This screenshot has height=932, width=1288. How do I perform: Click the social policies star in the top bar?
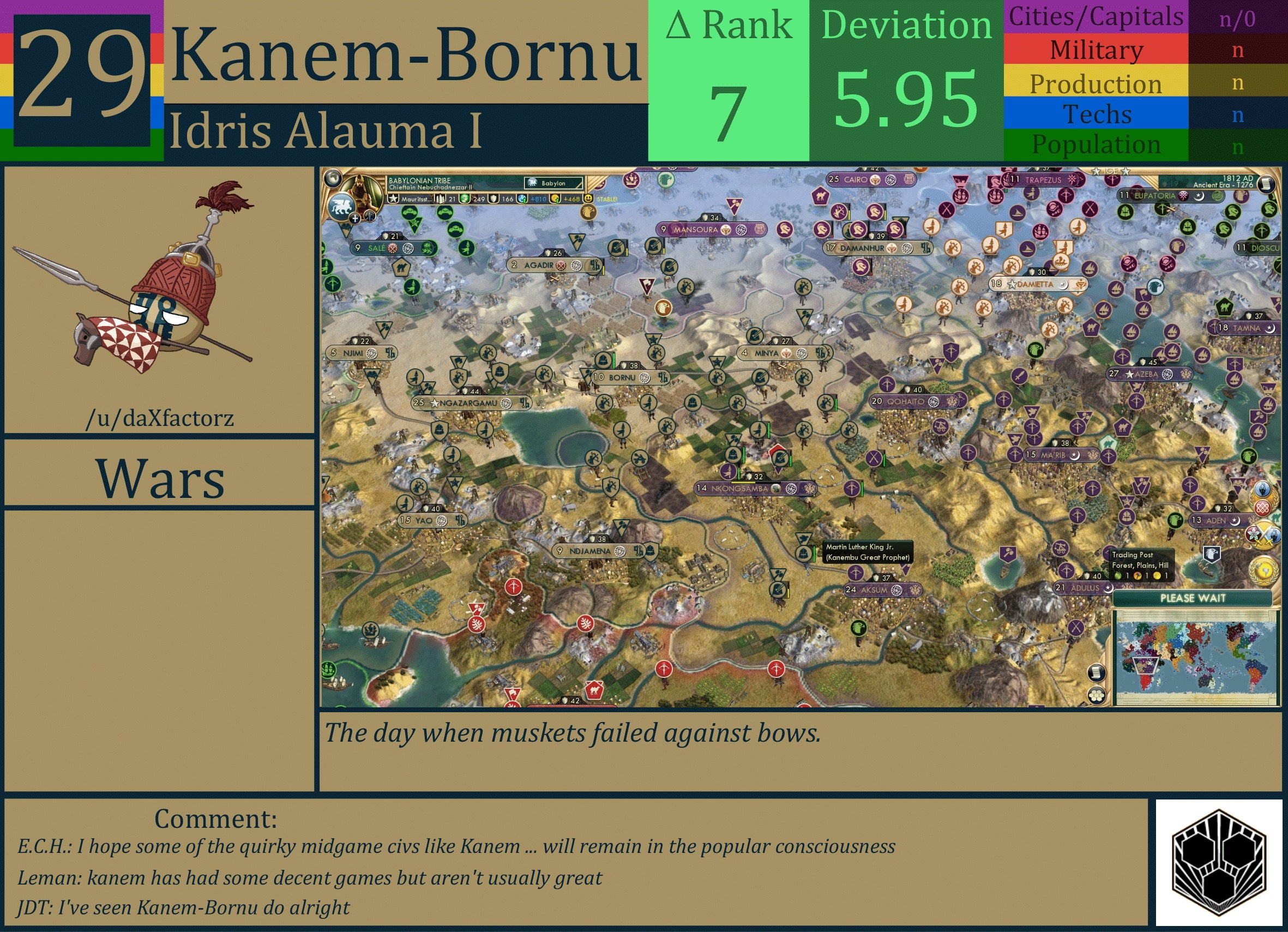393,200
